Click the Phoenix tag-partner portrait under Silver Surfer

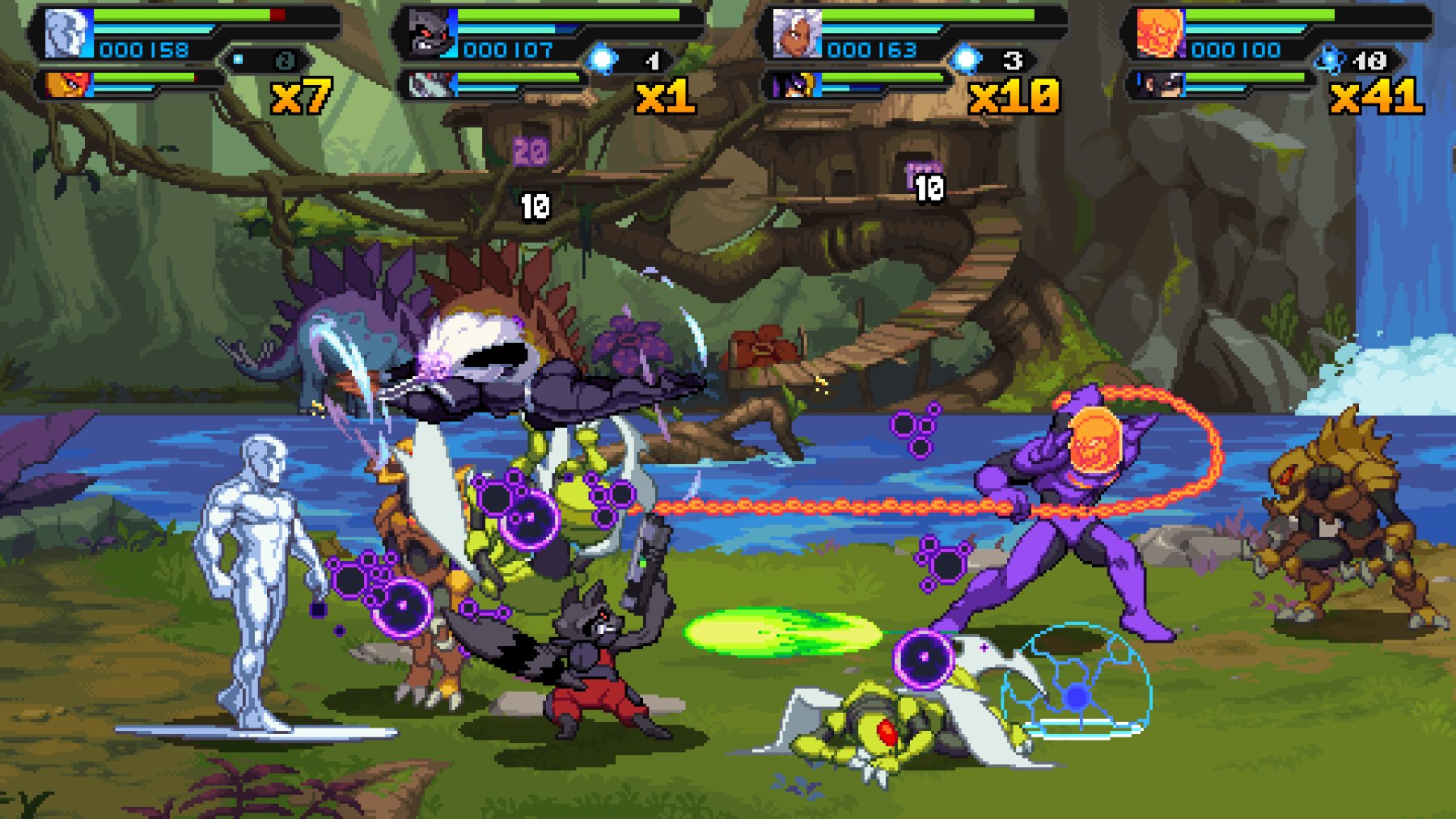(x=66, y=85)
